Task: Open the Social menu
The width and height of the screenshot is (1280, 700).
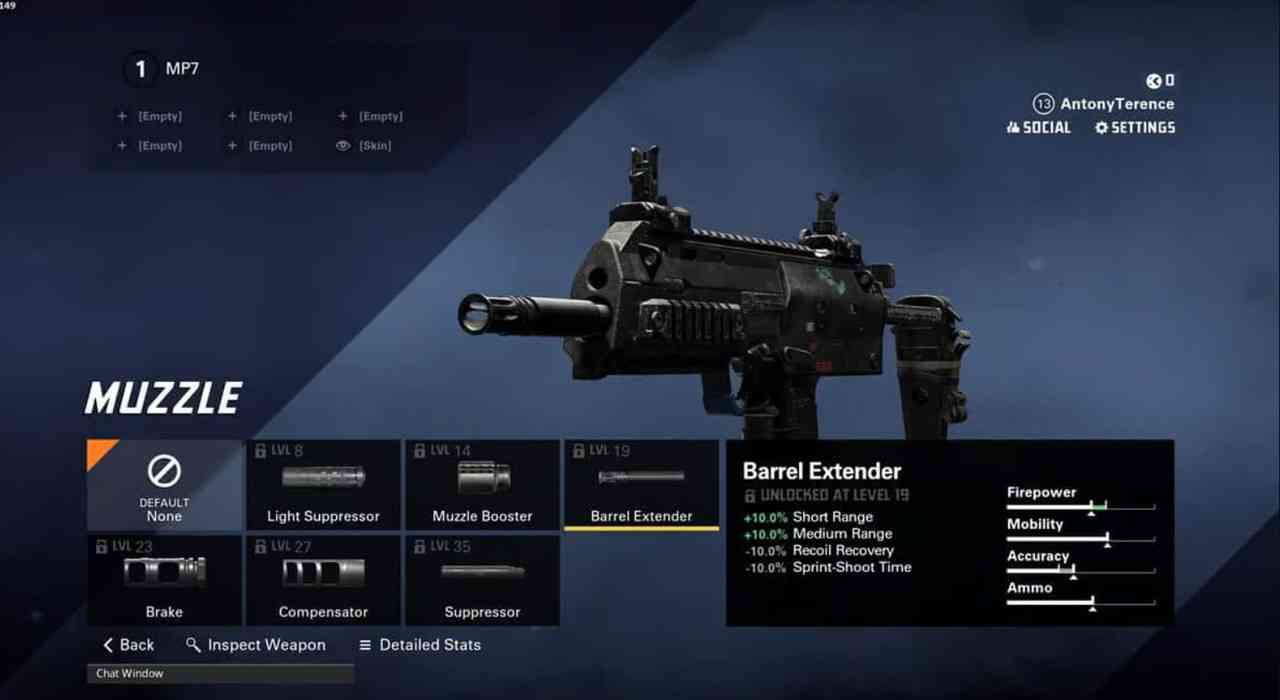Action: click(x=1038, y=128)
